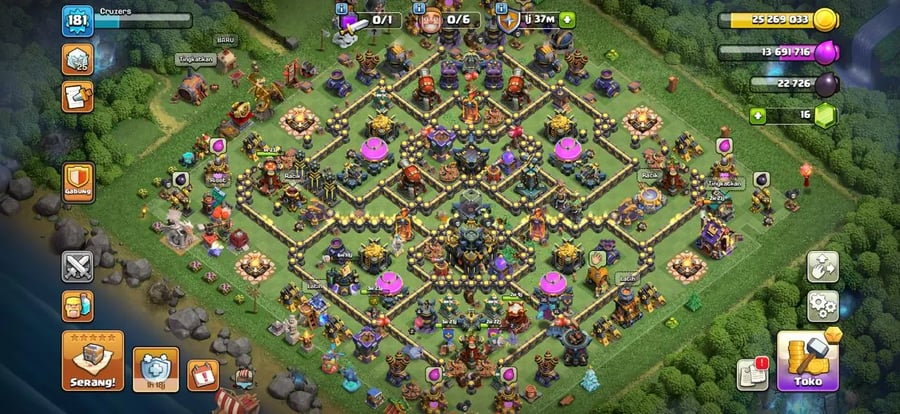Open the crossed swords battle log
900x414 pixels.
click(x=78, y=266)
